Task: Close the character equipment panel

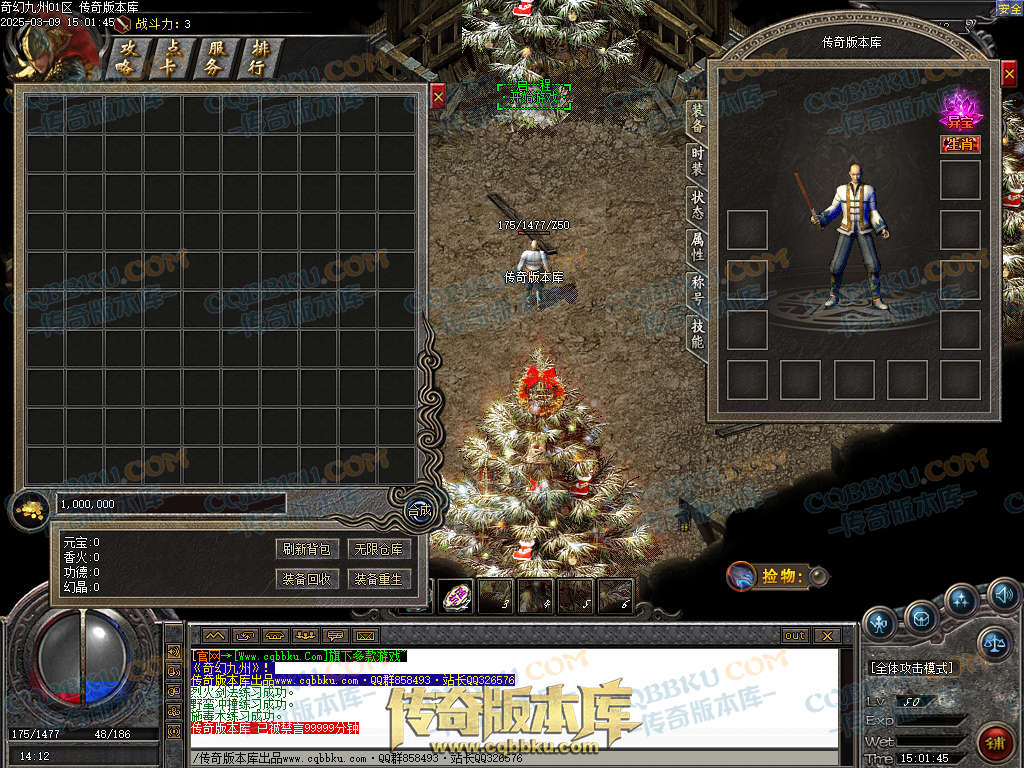Action: [1008, 74]
